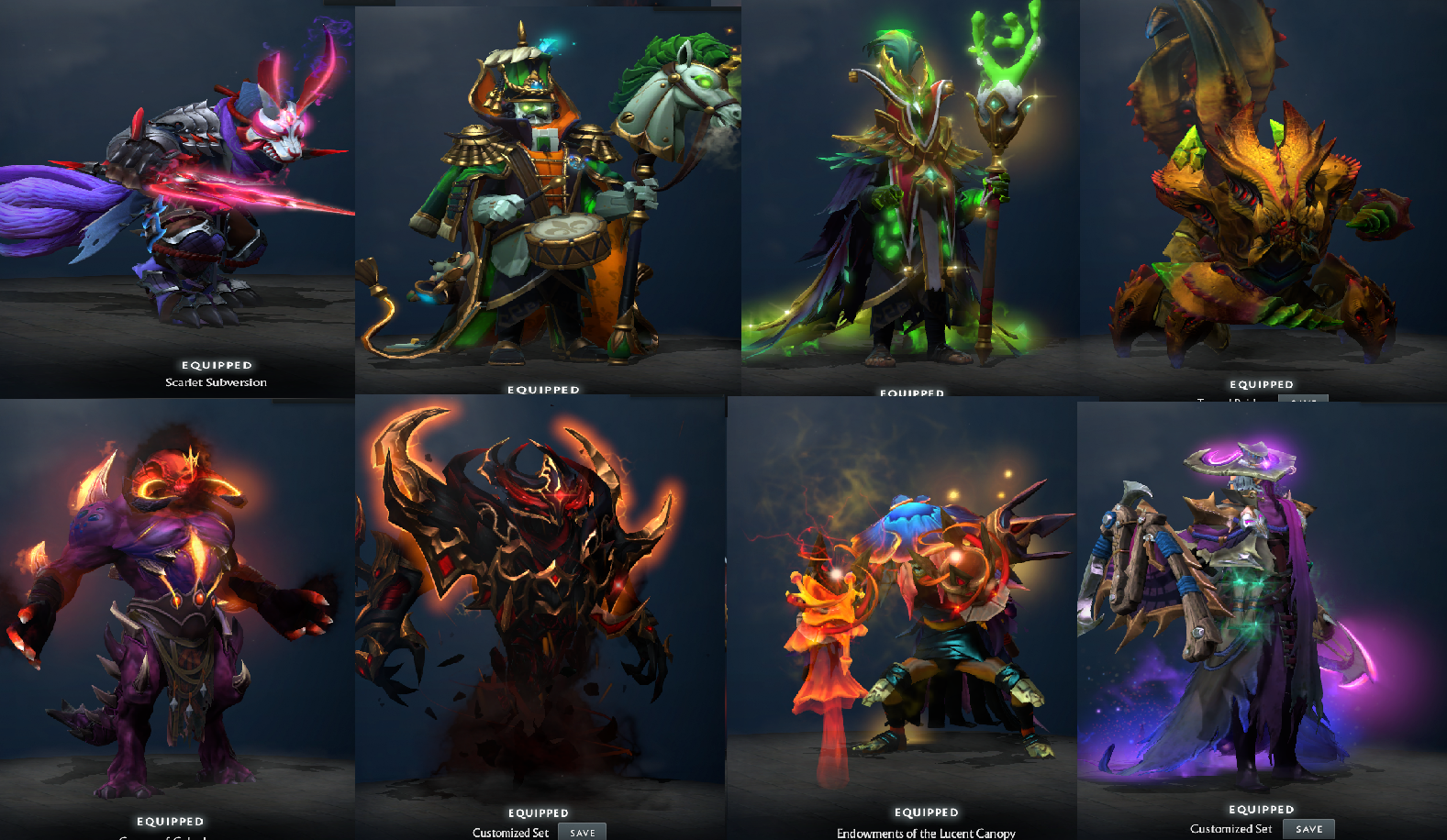Click Customized Set label beside the fiend's SAVE
This screenshot has height=840, width=1447.
510,833
